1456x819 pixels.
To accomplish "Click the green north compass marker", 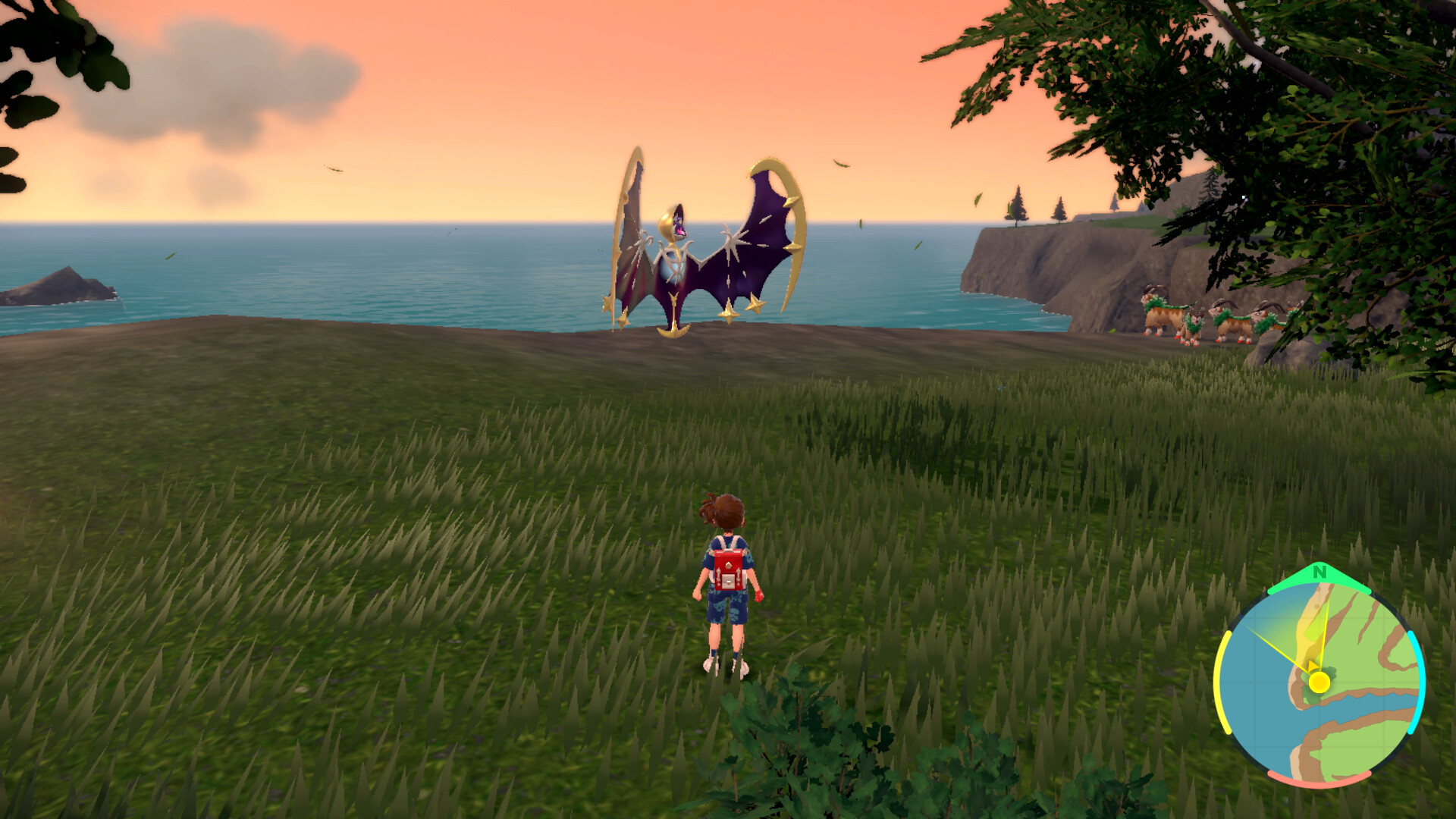I will click(1319, 574).
